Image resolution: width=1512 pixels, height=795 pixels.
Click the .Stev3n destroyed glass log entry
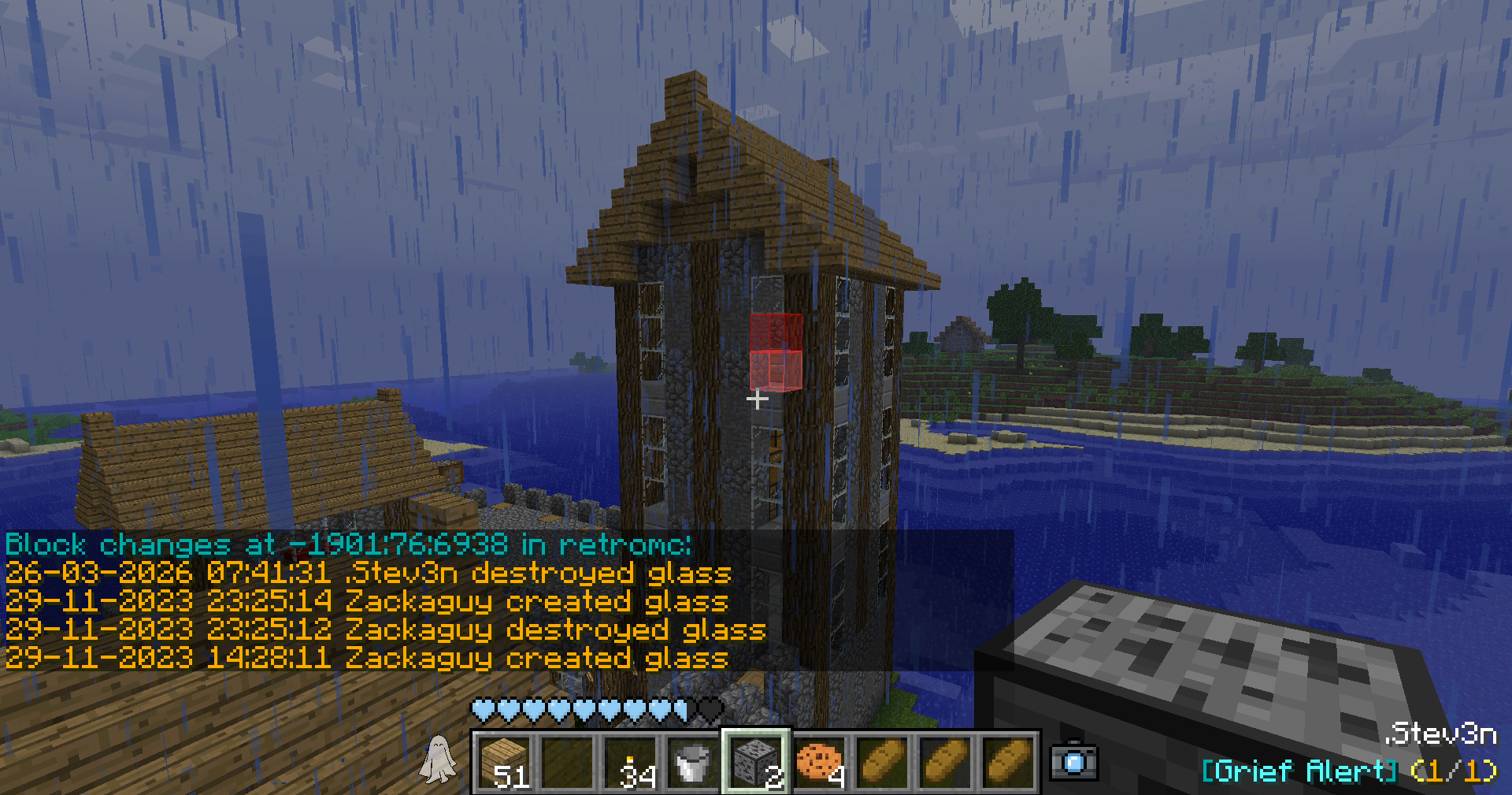pyautogui.click(x=368, y=573)
